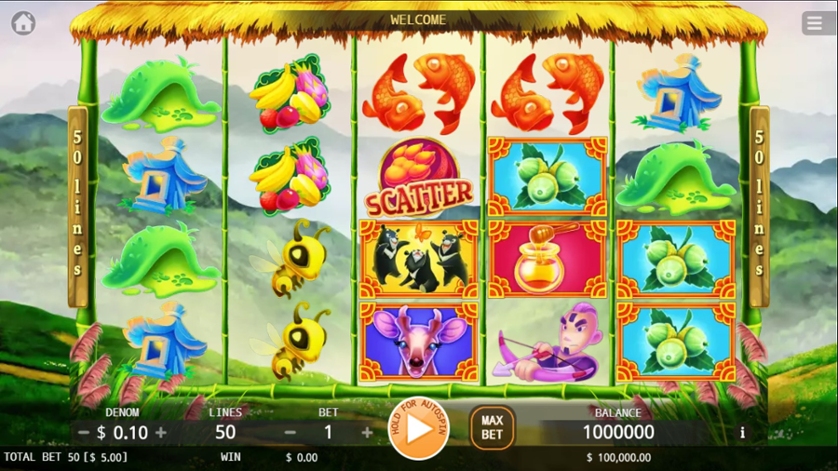The width and height of the screenshot is (838, 471).
Task: Set the wager using Max Bet
Action: point(491,428)
